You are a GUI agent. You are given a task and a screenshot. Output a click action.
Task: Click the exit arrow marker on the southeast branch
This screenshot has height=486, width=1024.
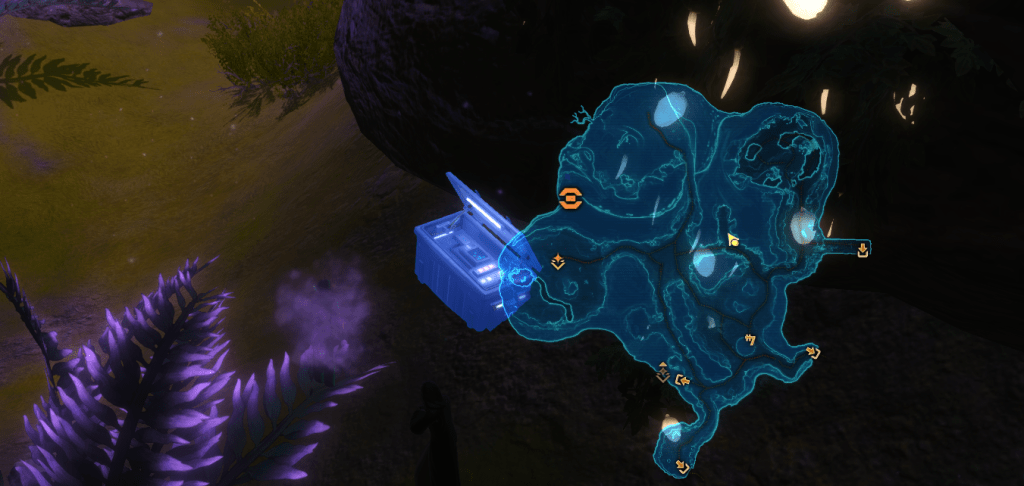click(x=813, y=352)
